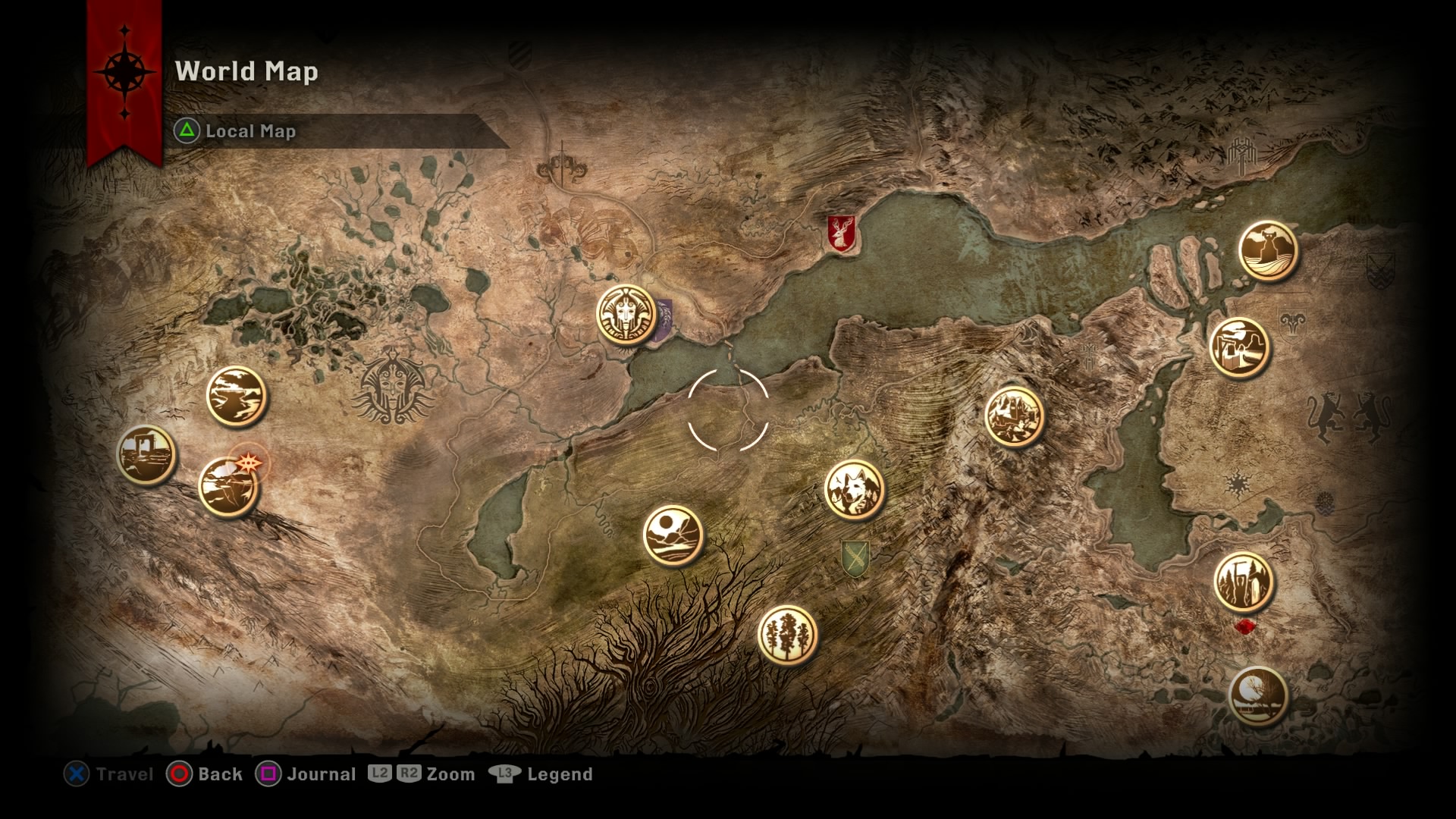Switch to the Local Map view

(x=236, y=131)
